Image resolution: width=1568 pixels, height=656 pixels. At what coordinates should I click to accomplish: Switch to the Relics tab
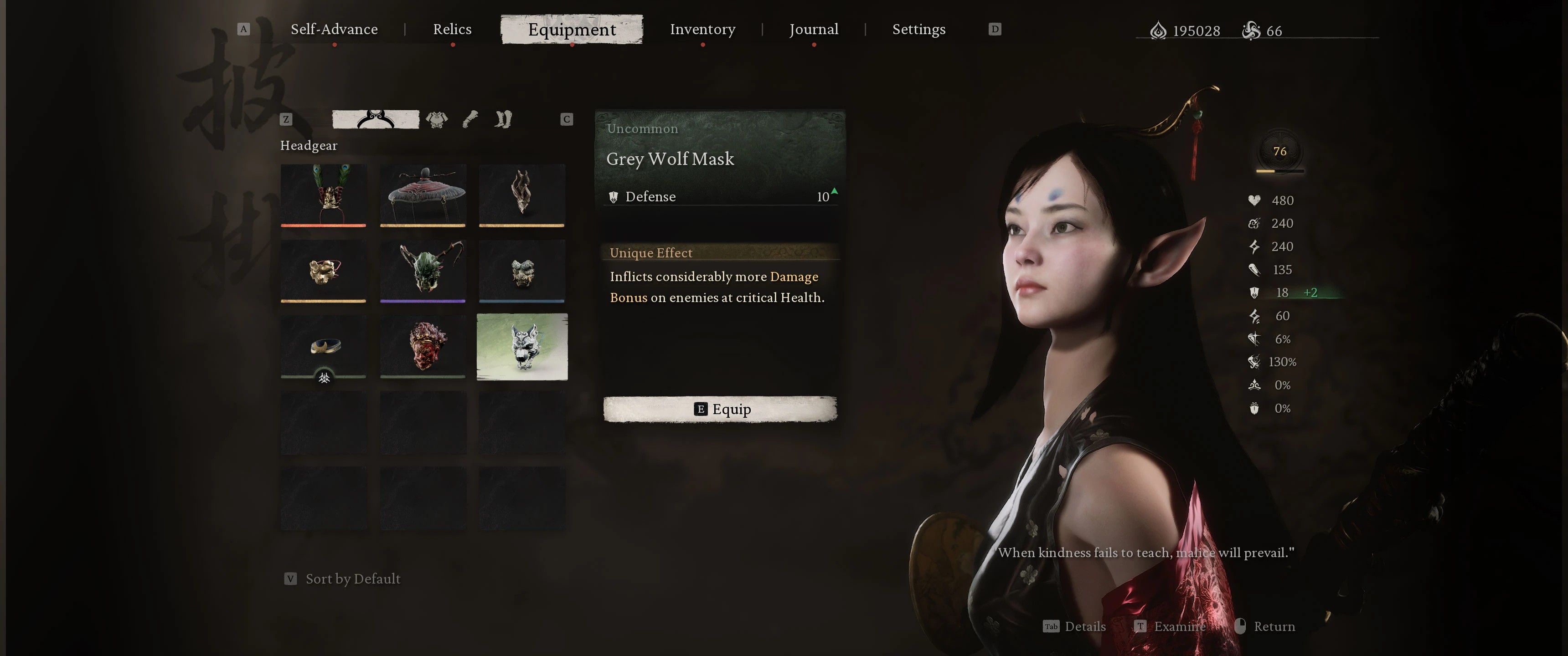452,29
